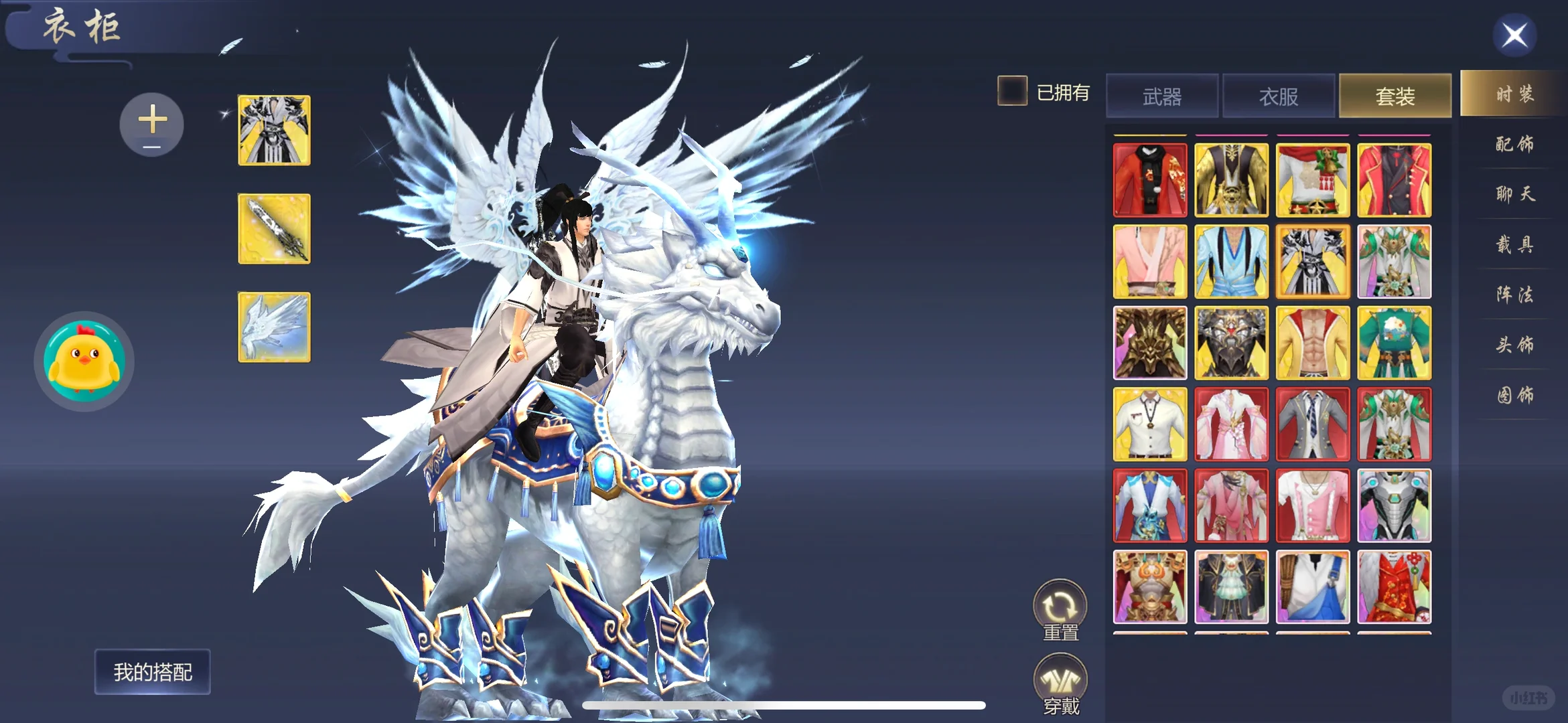
Task: Select the equipped sword weapon slot
Action: 275,229
